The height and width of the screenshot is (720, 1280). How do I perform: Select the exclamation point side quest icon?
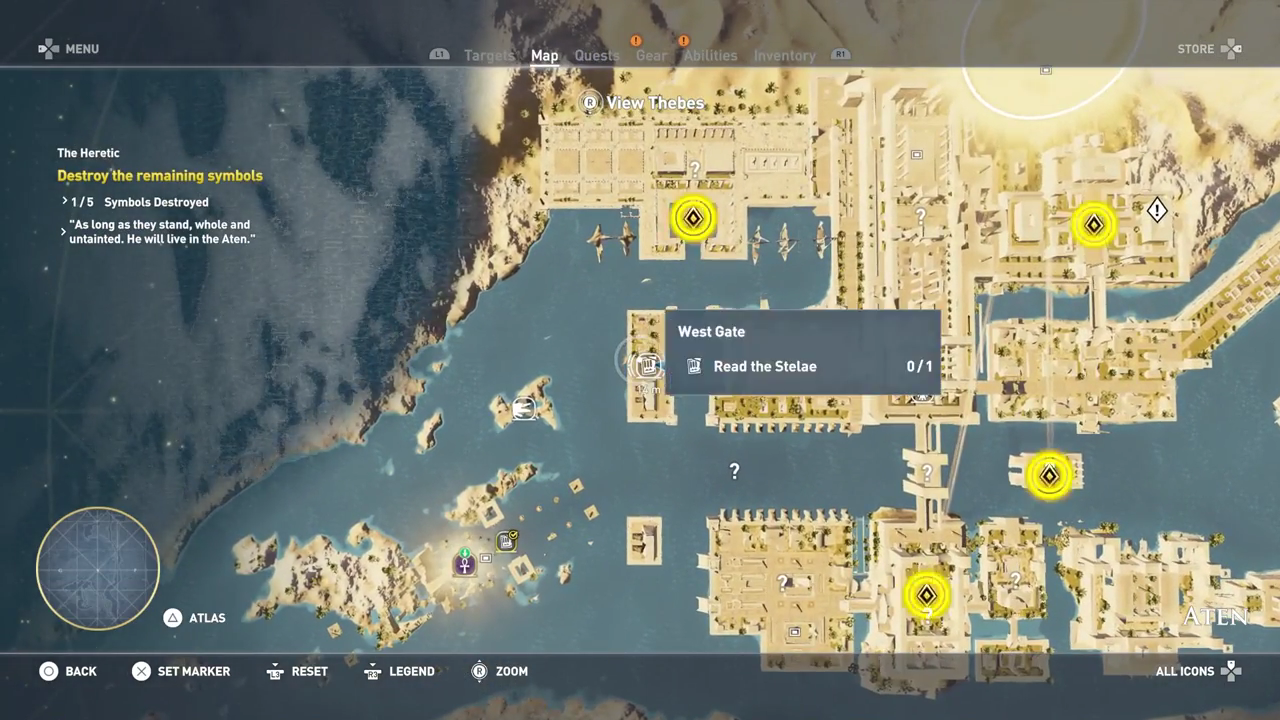click(x=1157, y=210)
